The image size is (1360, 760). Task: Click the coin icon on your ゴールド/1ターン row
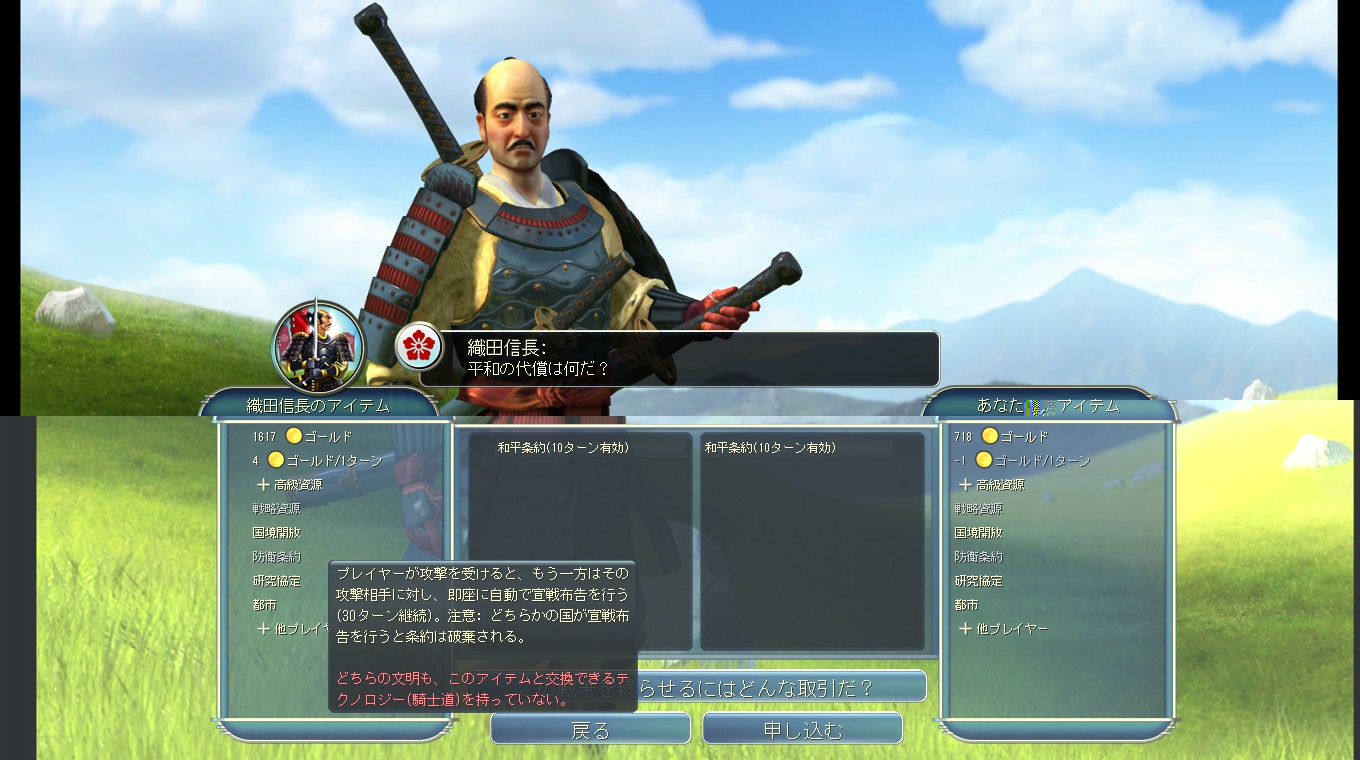(x=985, y=459)
